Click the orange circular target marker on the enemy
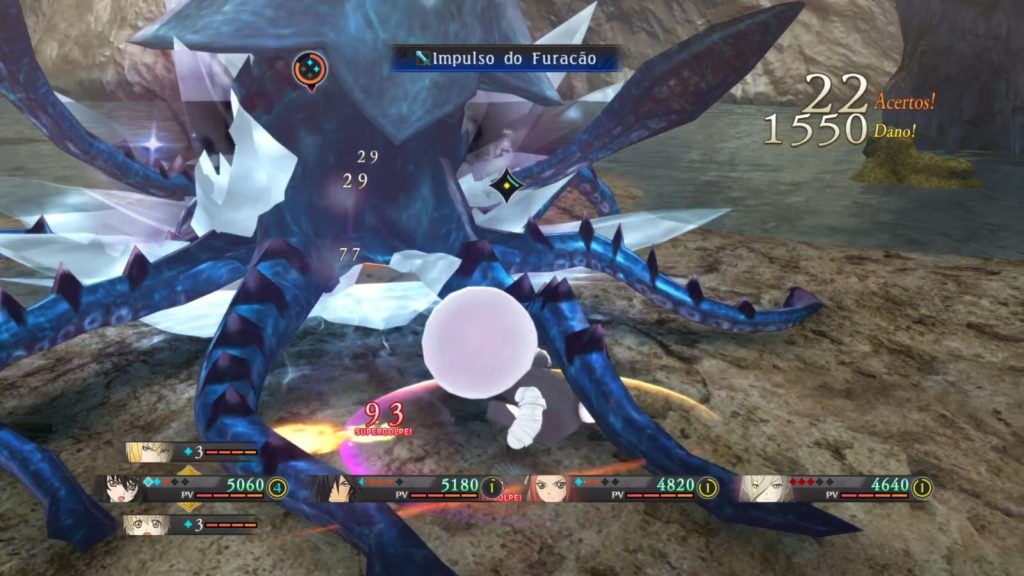This screenshot has width=1024, height=576. coord(309,69)
